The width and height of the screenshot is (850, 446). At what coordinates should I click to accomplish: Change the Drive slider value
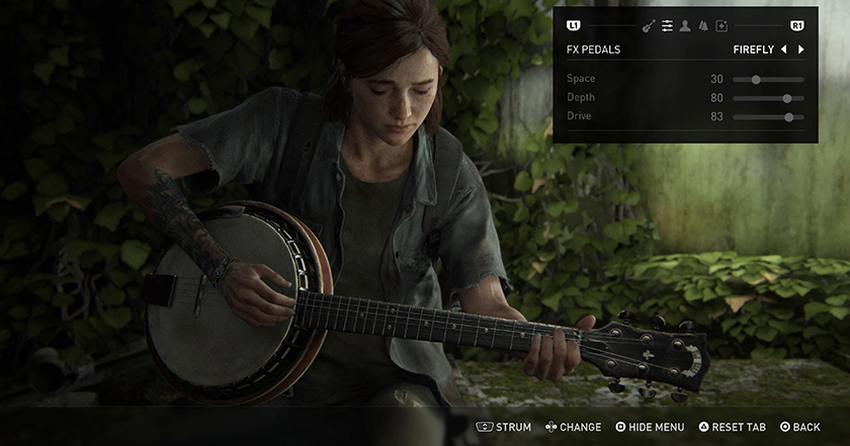[789, 117]
